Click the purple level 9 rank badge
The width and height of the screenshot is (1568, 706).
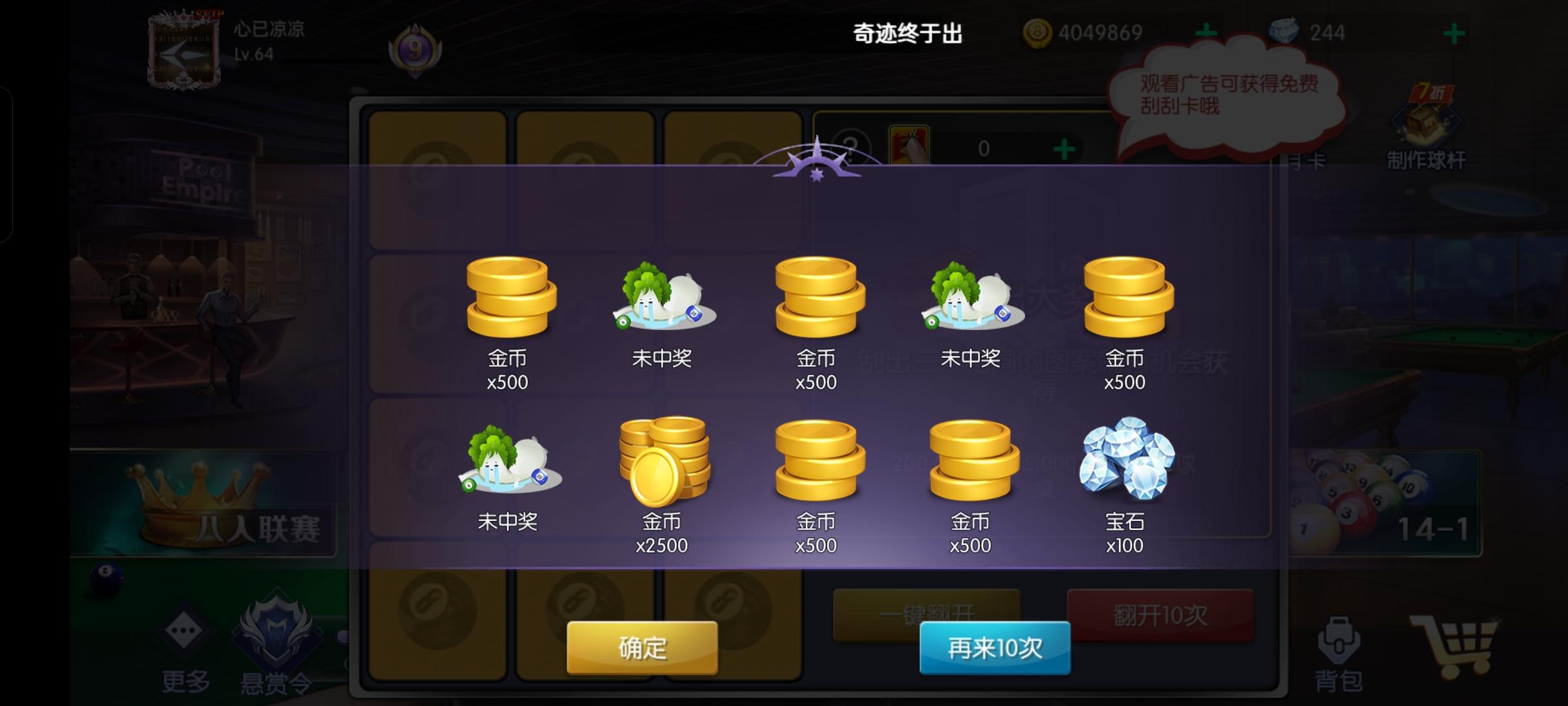click(414, 49)
